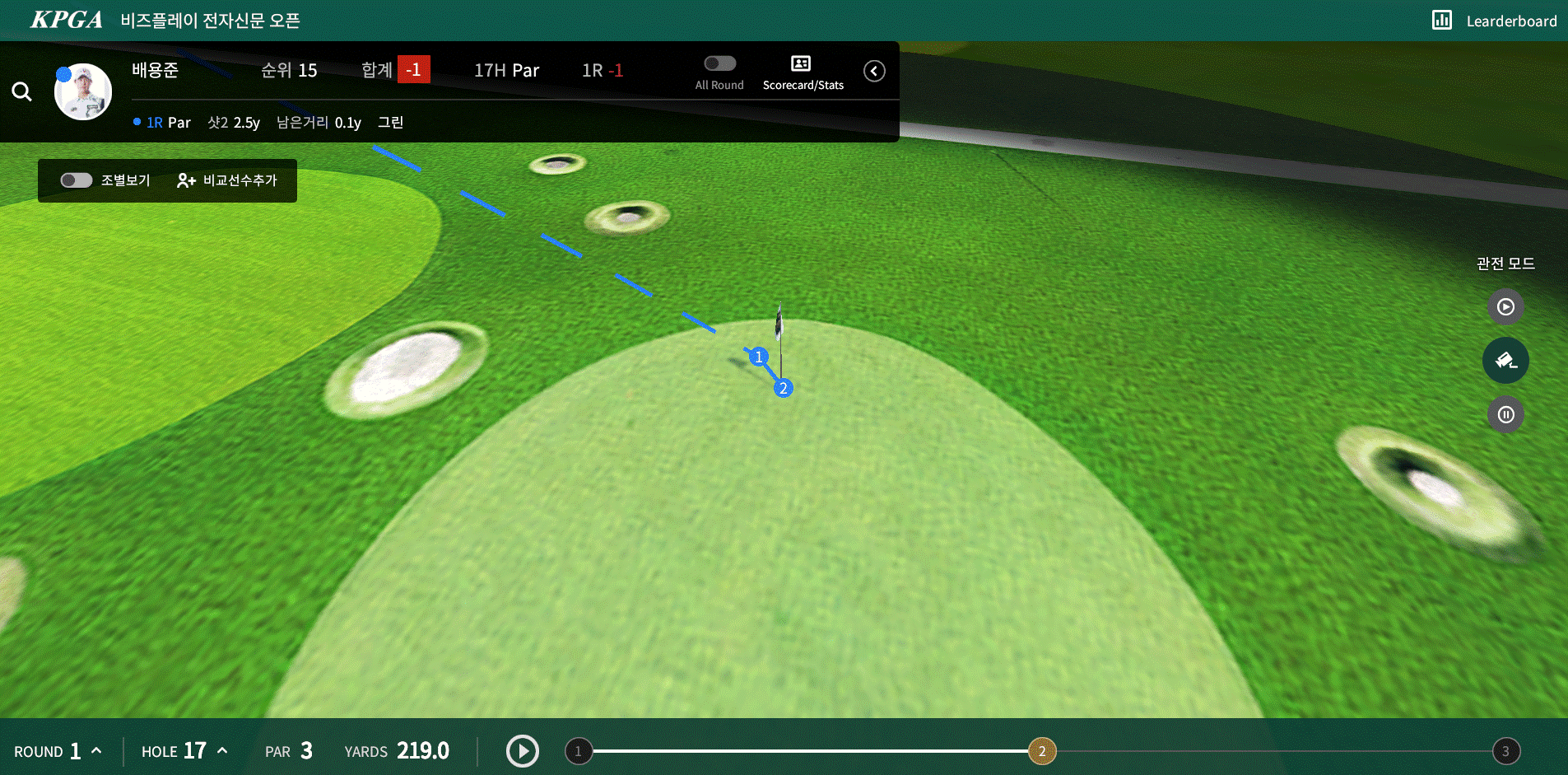Add a comparison player with 비교선수추가
The width and height of the screenshot is (1568, 775).
tap(228, 180)
